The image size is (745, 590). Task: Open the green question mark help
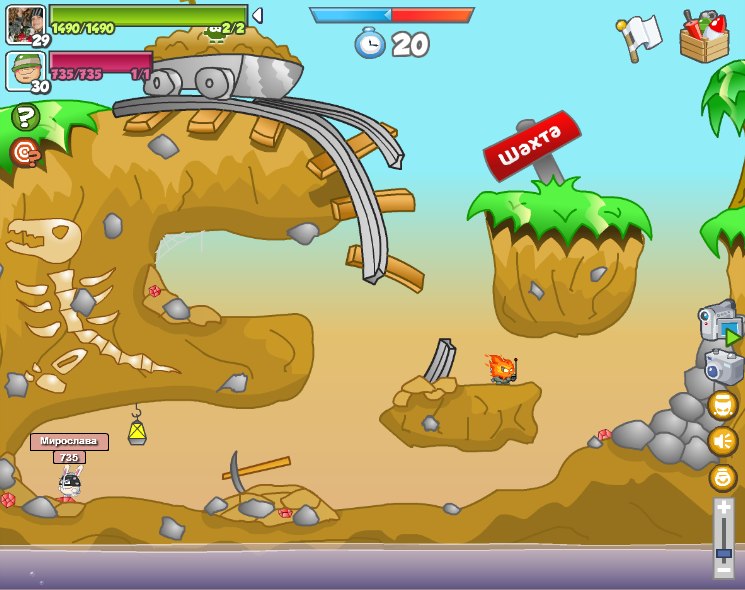(25, 117)
